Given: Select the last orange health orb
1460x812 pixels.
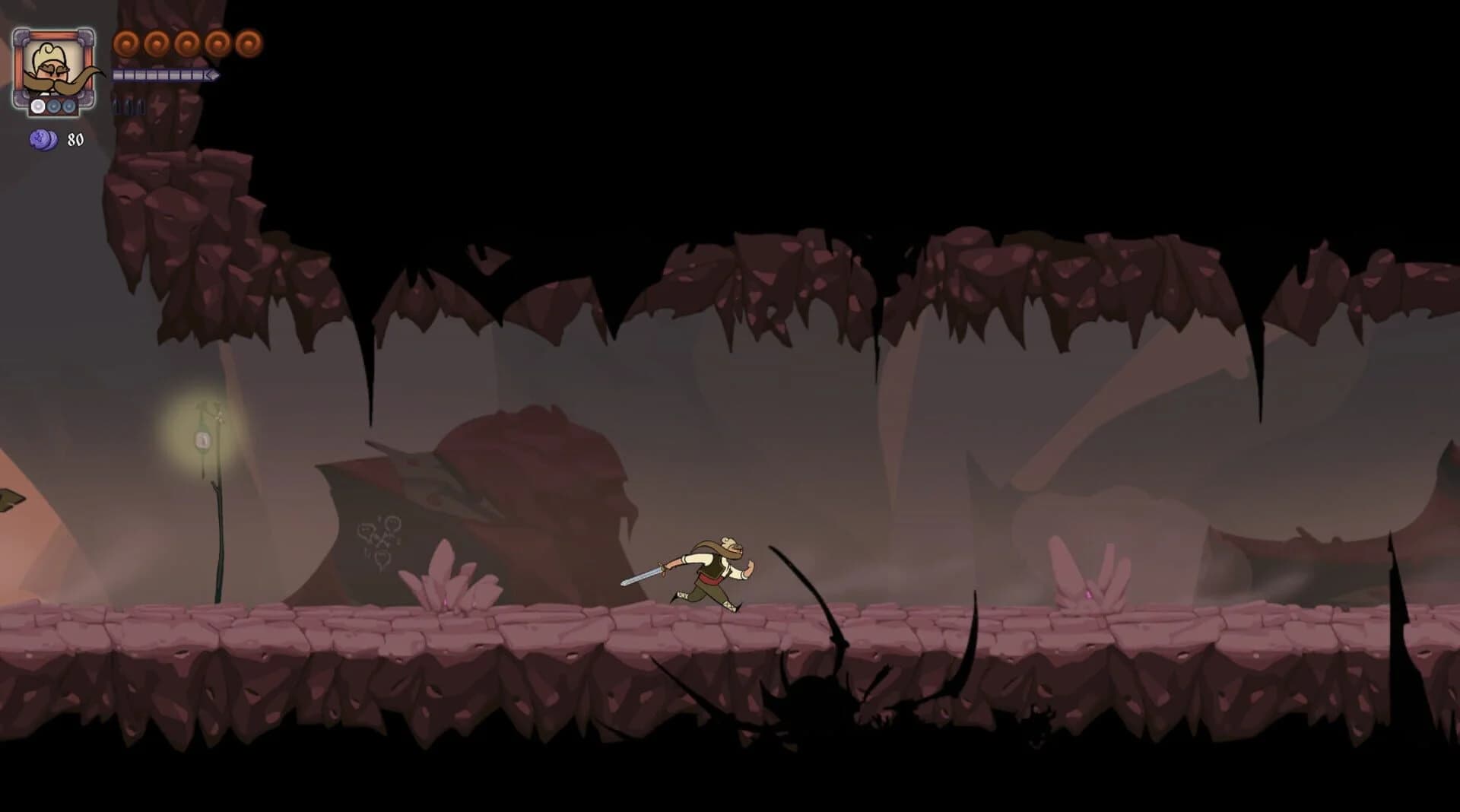Looking at the screenshot, I should (x=247, y=44).
